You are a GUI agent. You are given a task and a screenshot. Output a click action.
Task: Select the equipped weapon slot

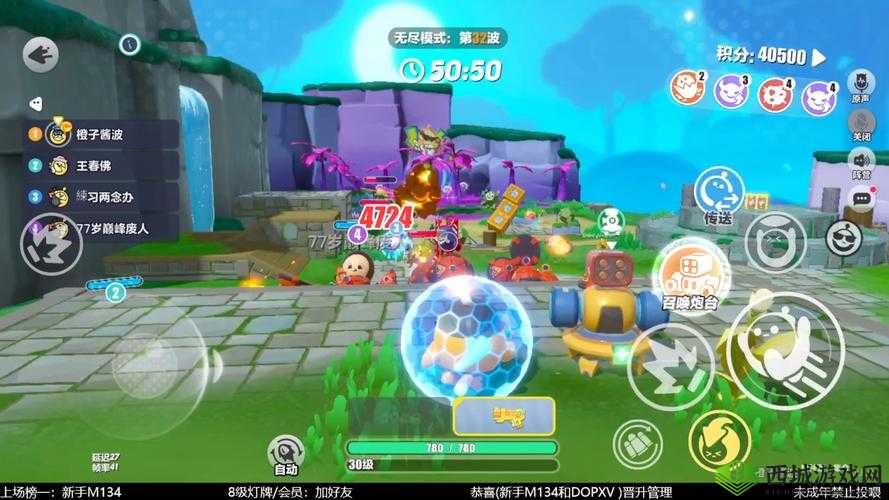click(504, 415)
